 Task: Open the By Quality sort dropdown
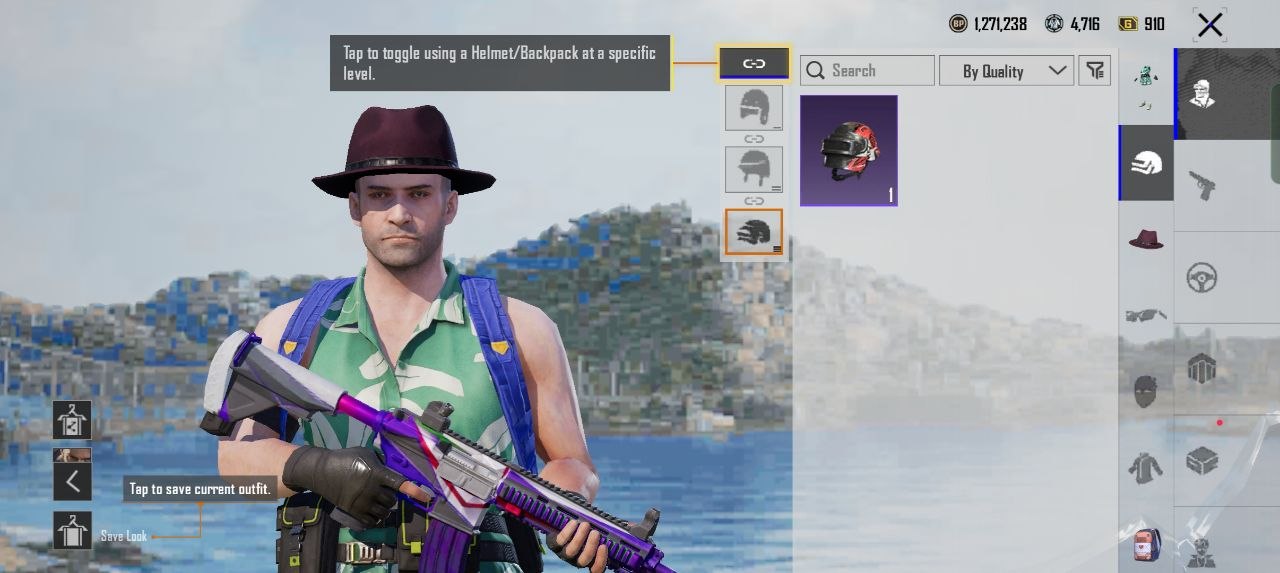(x=1006, y=71)
